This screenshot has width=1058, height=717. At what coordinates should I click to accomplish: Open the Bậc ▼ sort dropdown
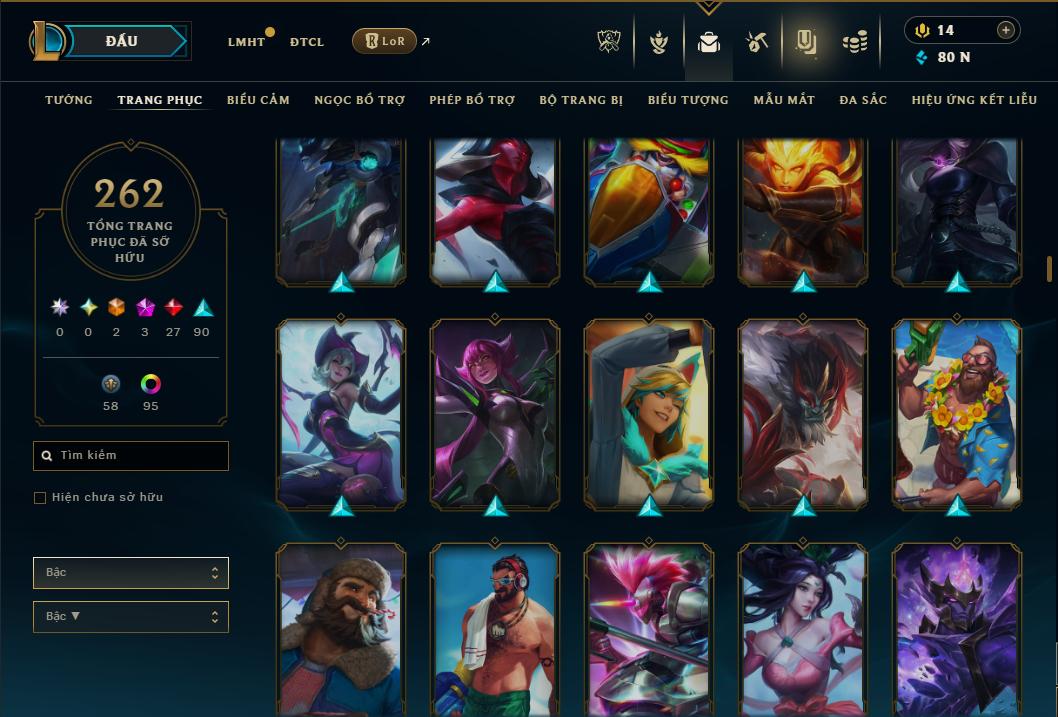tap(131, 617)
